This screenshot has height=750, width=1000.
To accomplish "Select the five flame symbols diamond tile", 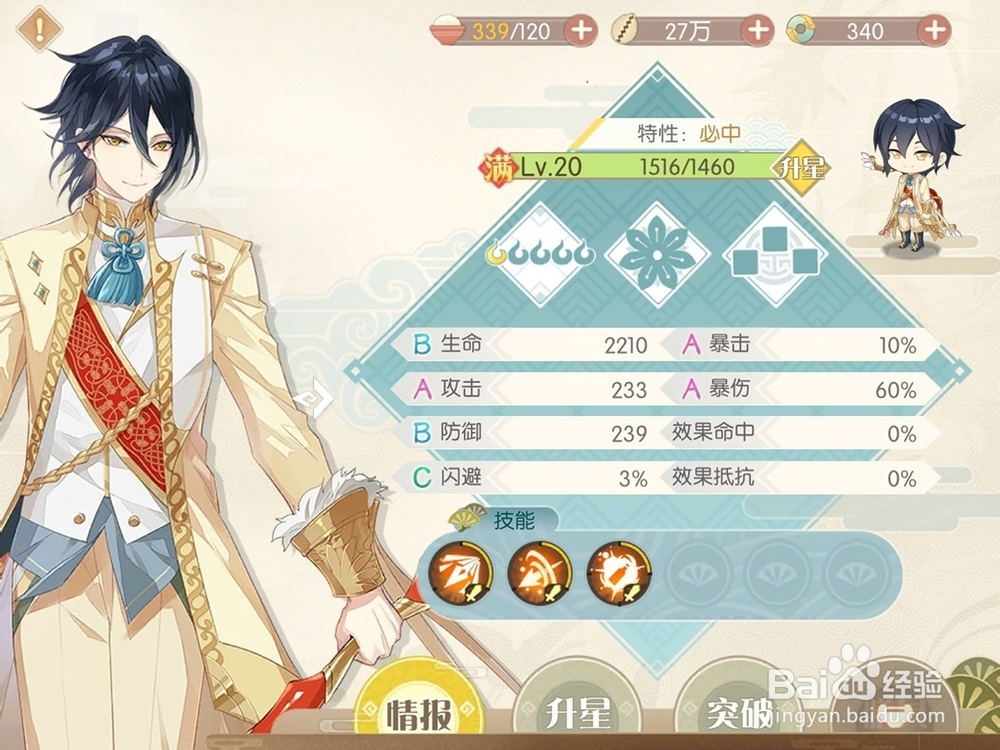I will (541, 254).
